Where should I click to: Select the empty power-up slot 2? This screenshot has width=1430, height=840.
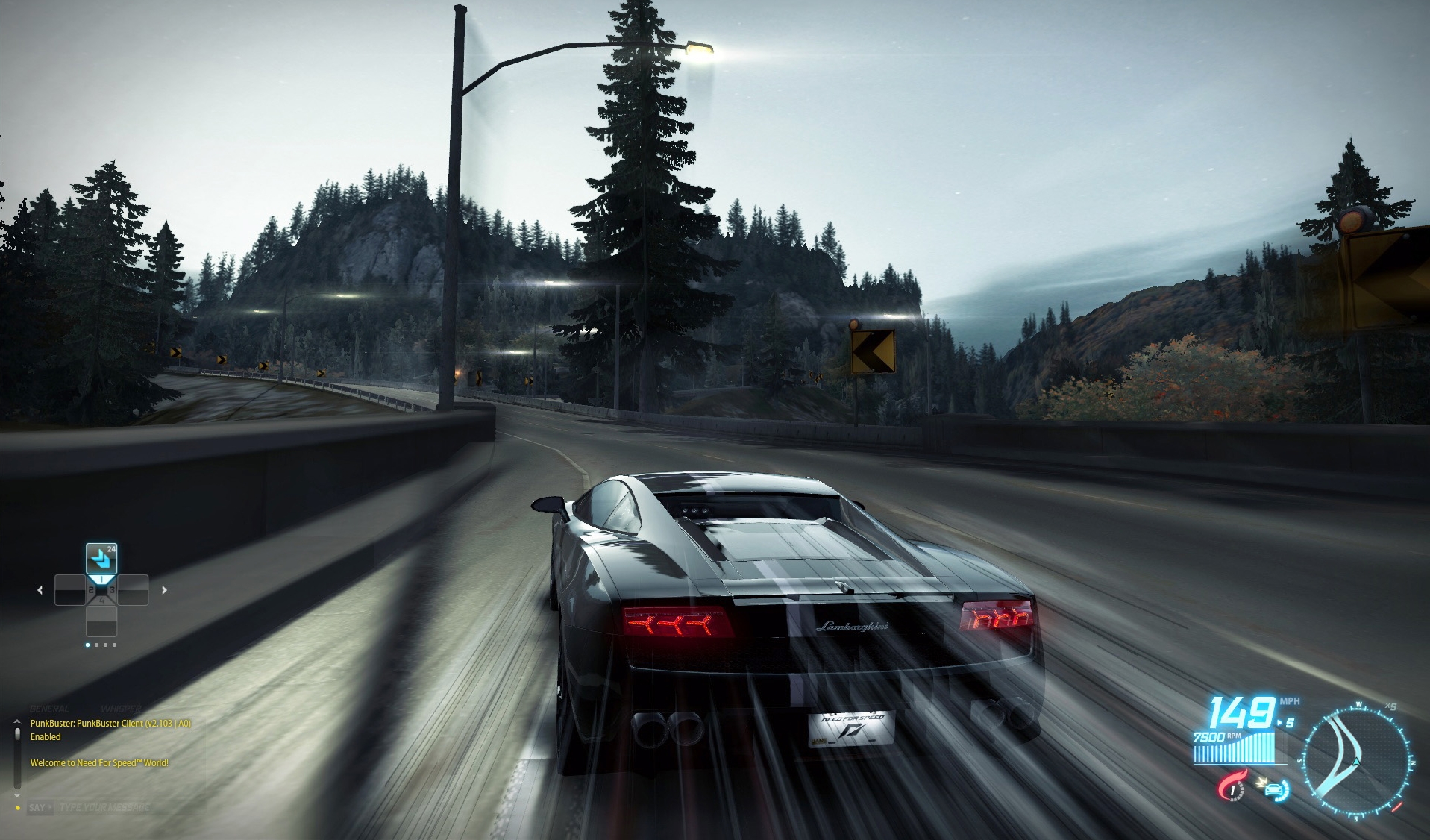(70, 590)
